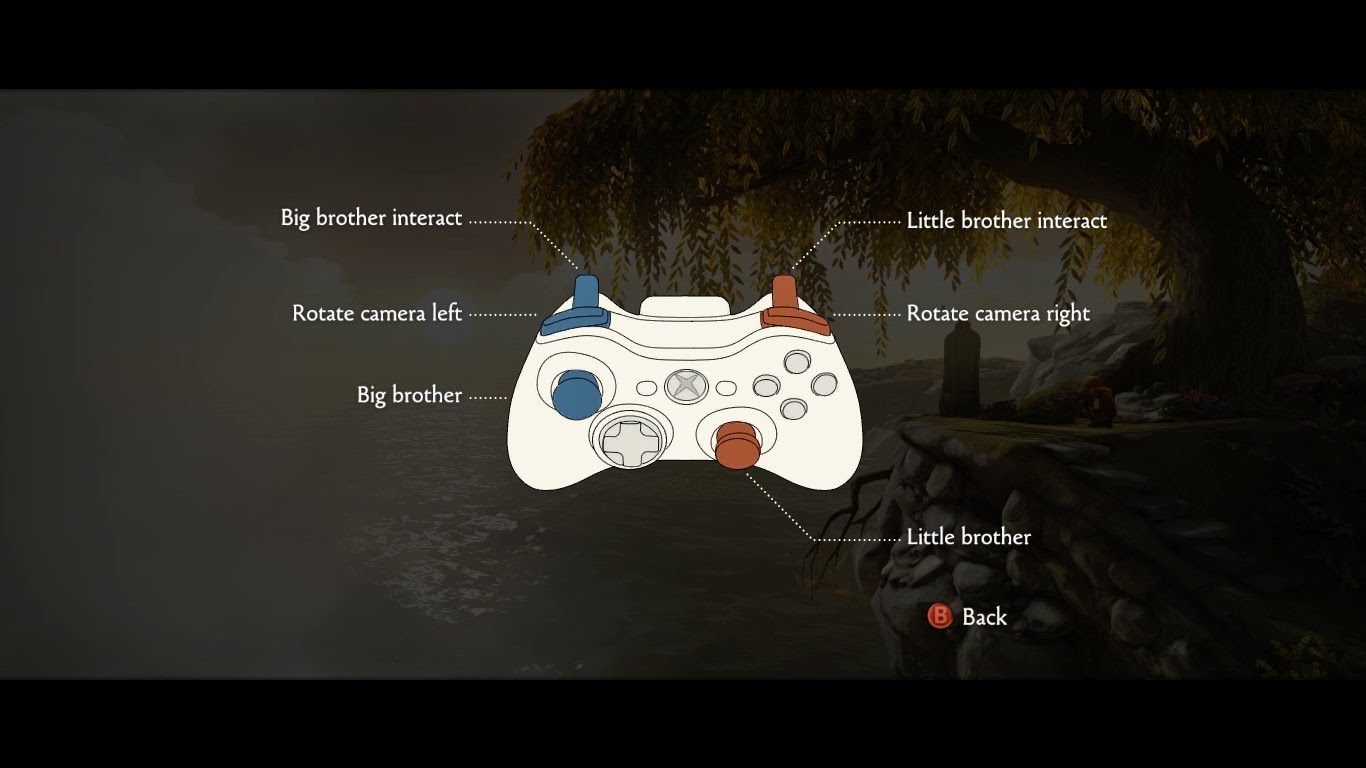Select the blue left bumper
Viewport: 1366px width, 768px height.
pyautogui.click(x=573, y=322)
